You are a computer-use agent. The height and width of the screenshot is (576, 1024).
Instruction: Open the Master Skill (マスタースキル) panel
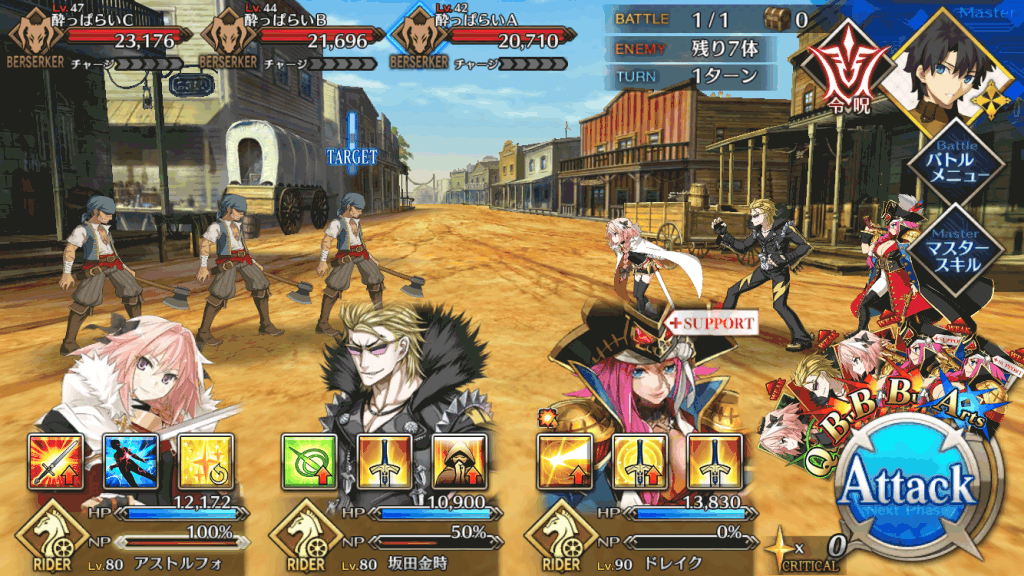click(x=961, y=247)
